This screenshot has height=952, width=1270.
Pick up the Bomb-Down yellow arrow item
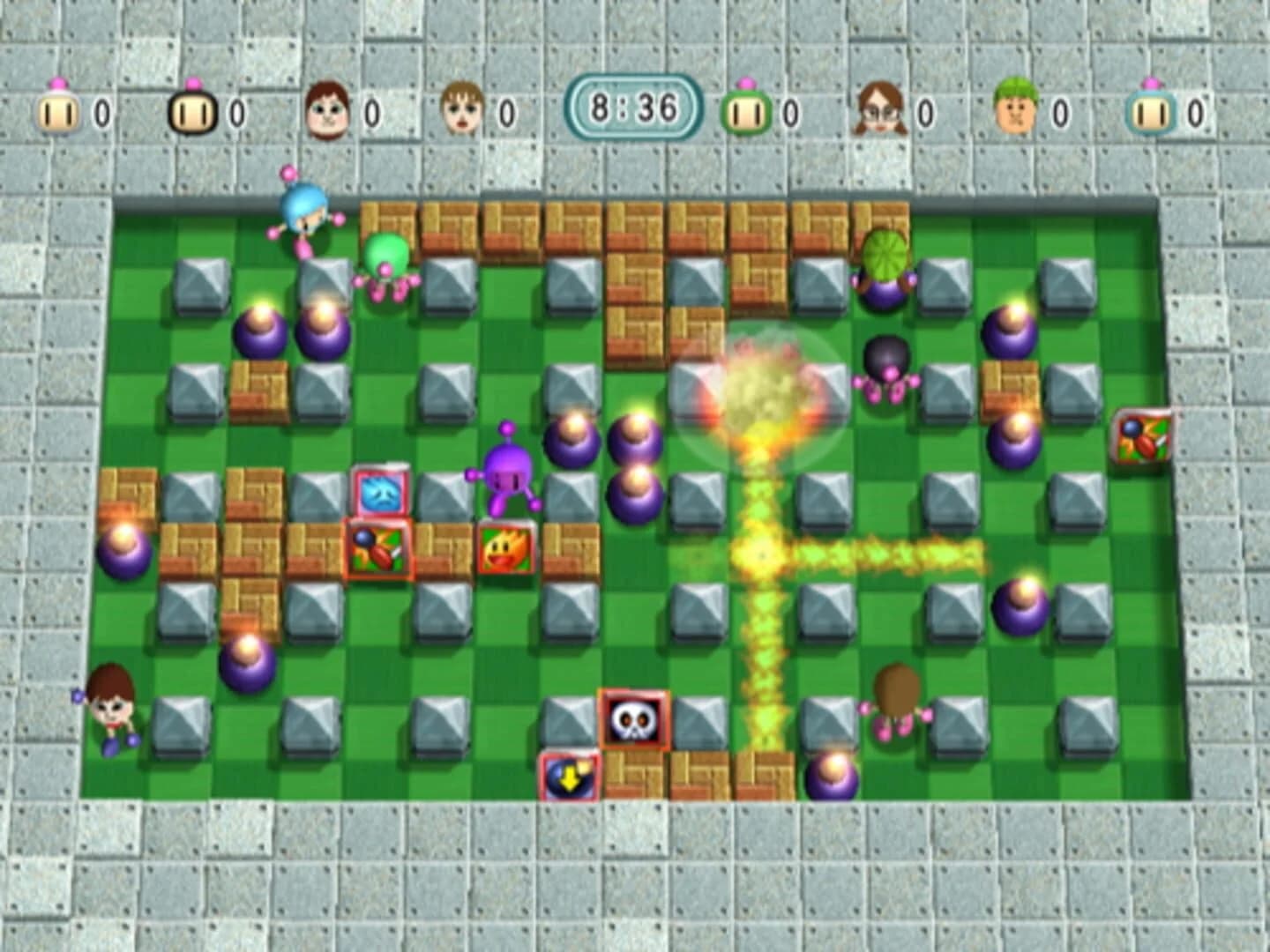click(569, 778)
